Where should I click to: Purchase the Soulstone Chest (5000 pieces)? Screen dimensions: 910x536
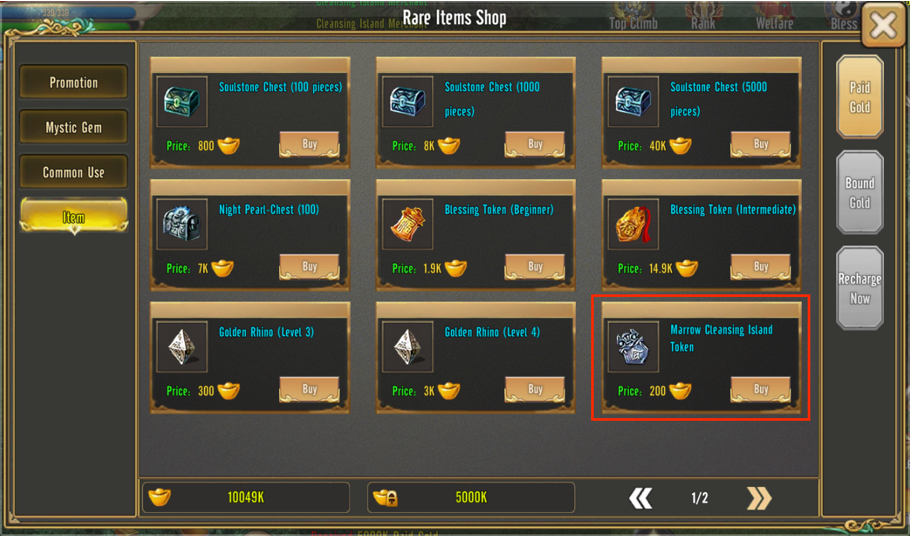[x=761, y=145]
